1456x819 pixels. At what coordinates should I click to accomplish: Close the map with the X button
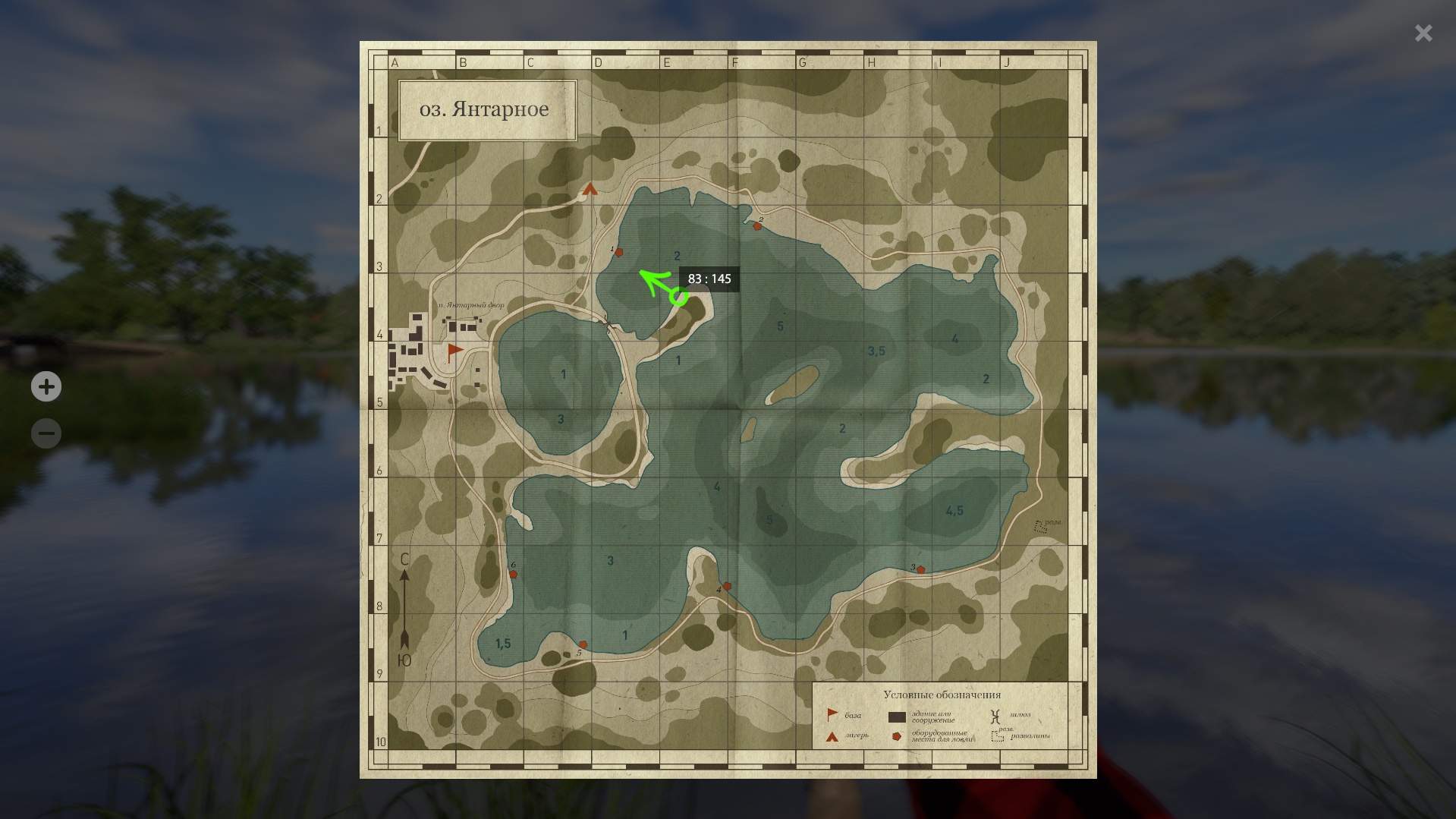(x=1423, y=33)
